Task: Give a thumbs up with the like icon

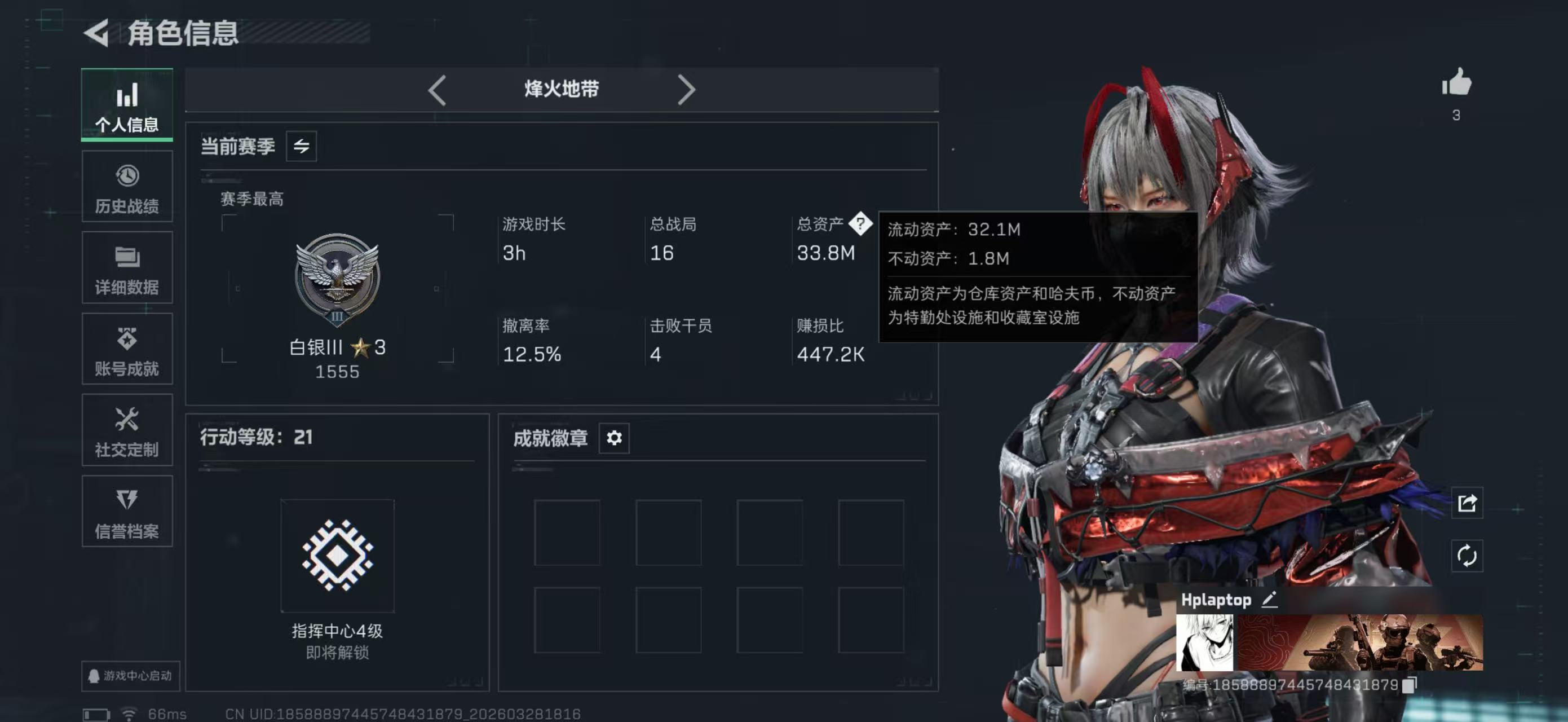Action: [1456, 83]
